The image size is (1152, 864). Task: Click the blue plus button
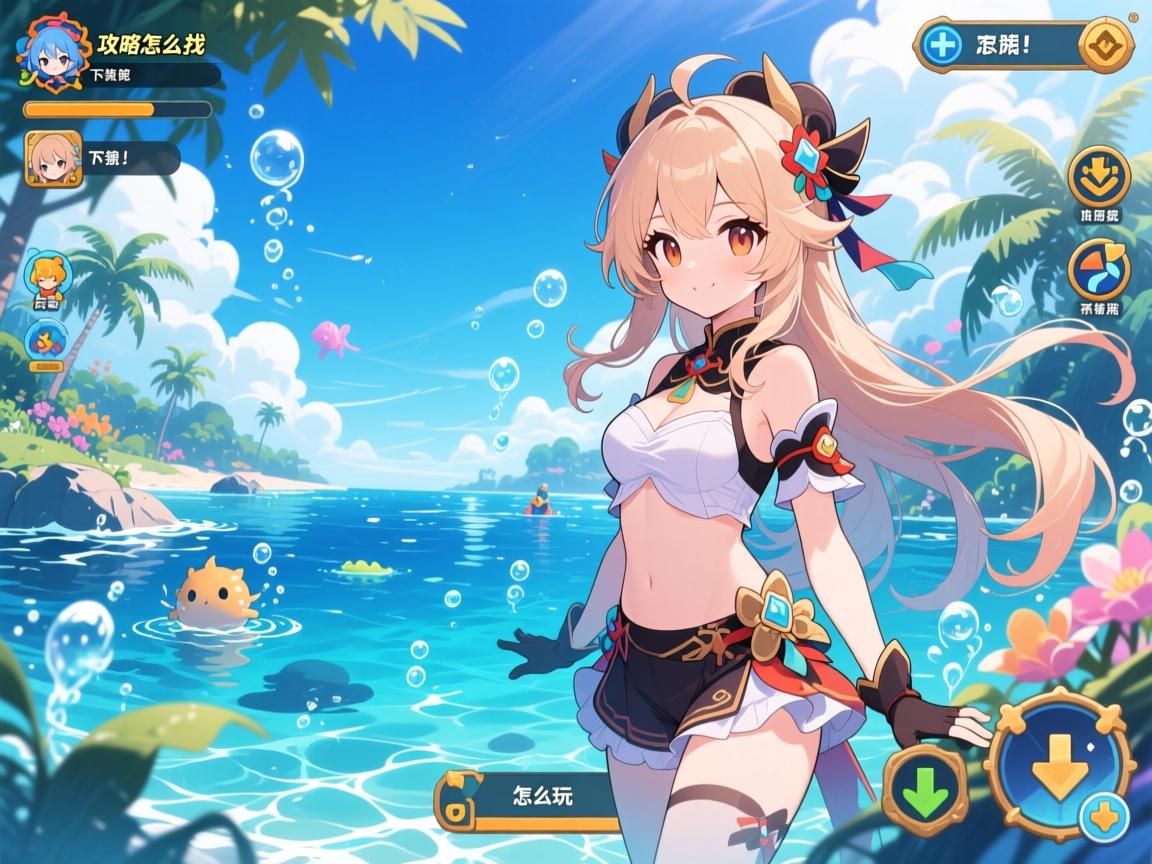pos(940,46)
